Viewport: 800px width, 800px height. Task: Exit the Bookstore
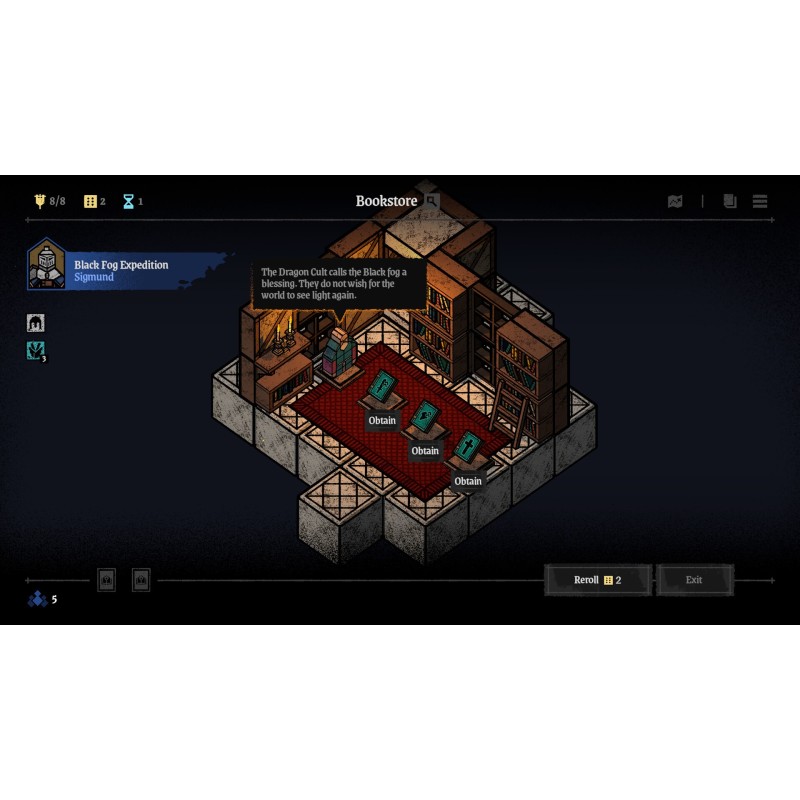[x=694, y=580]
